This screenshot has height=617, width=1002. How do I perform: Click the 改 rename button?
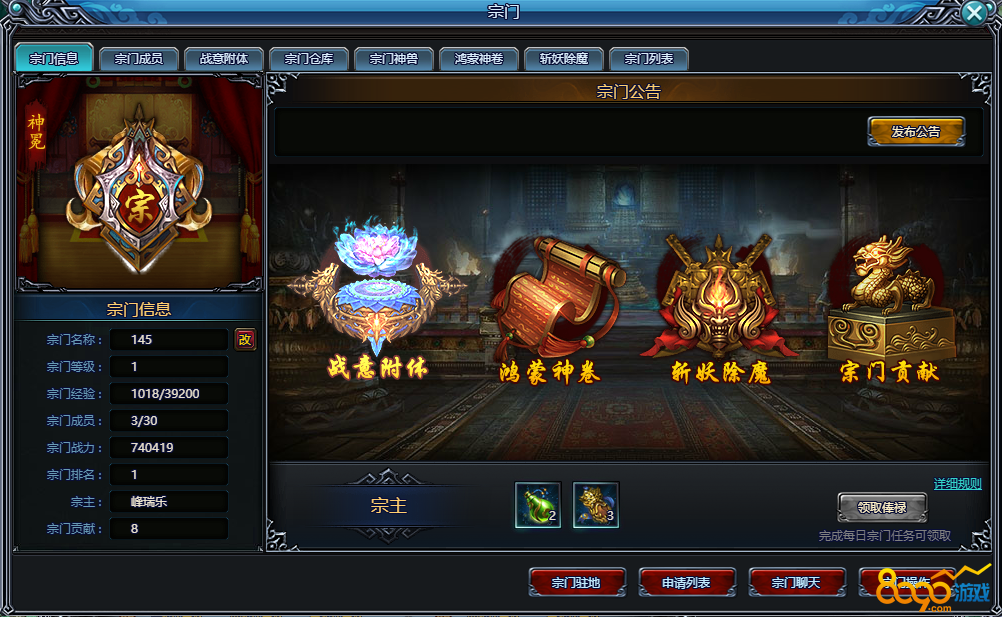245,339
